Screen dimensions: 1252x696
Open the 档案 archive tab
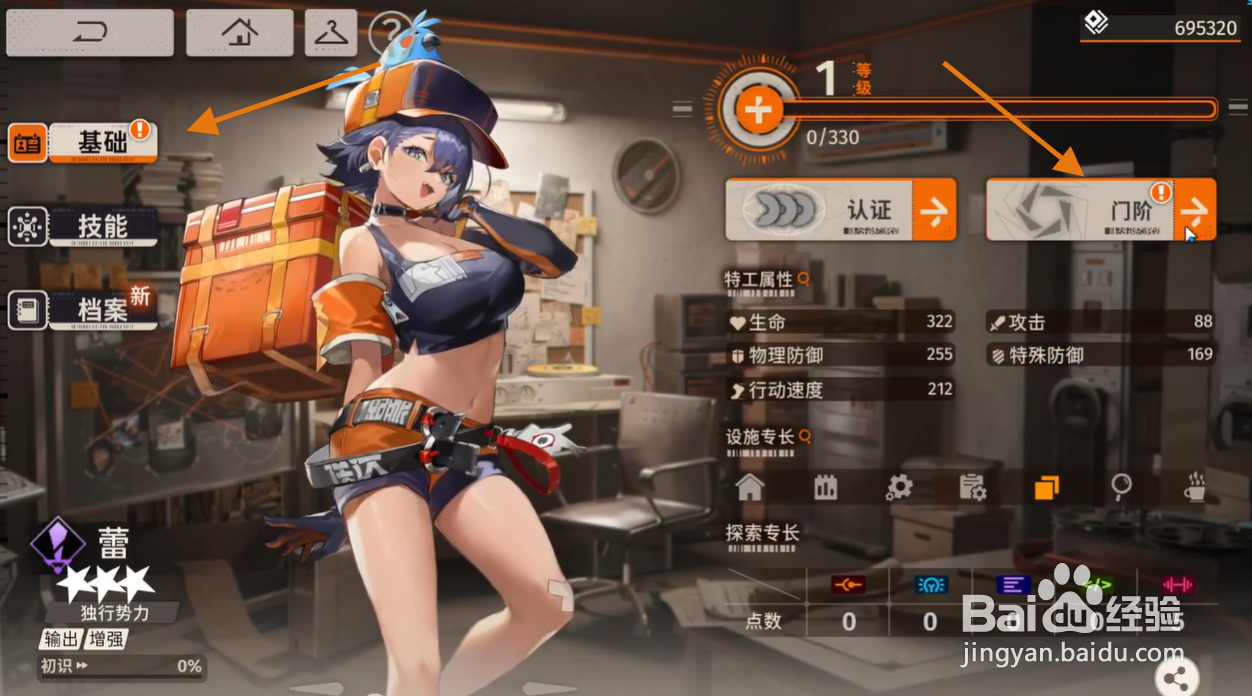85,310
